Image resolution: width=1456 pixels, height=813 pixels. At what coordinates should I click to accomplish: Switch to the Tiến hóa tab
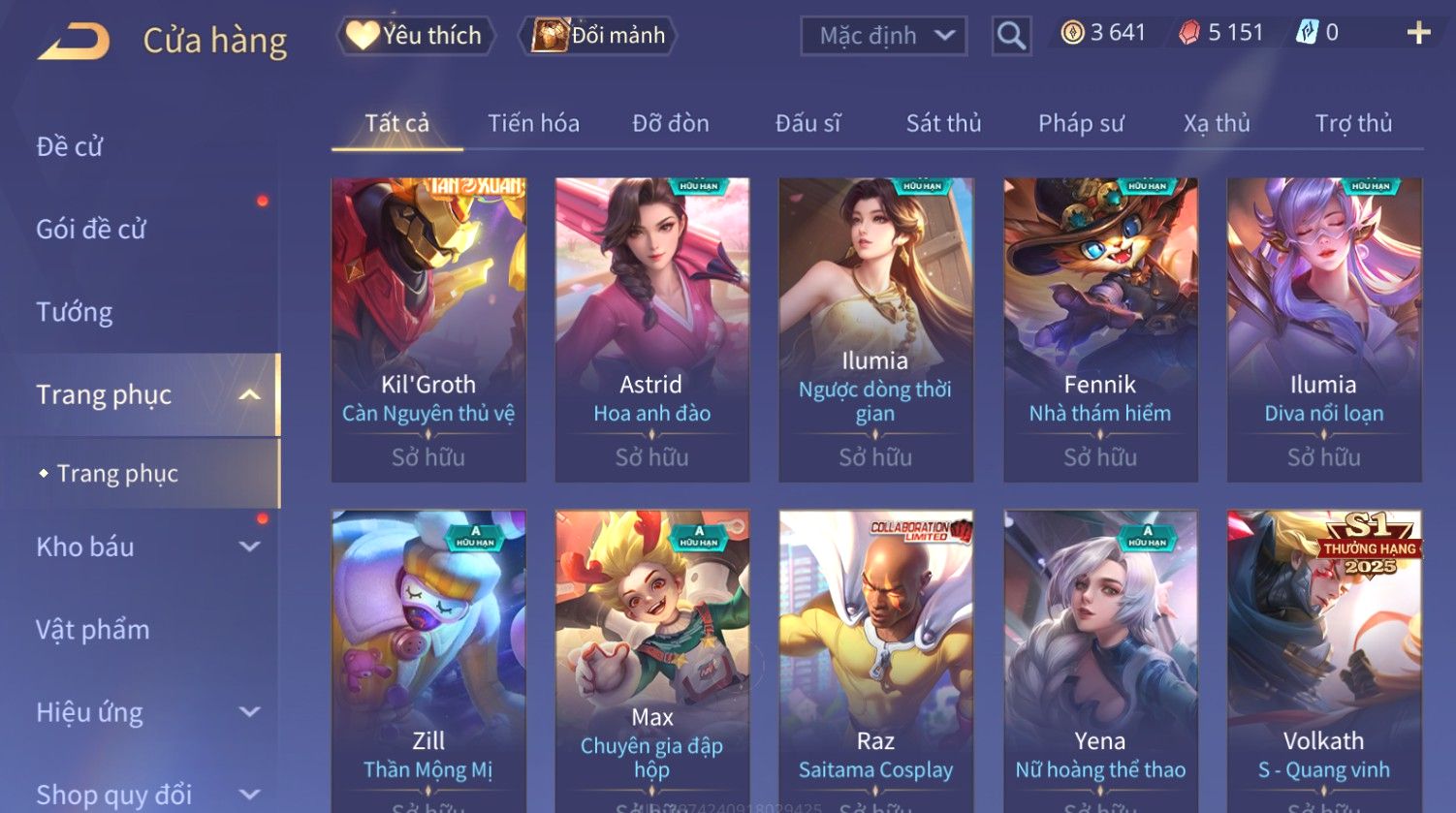click(533, 123)
